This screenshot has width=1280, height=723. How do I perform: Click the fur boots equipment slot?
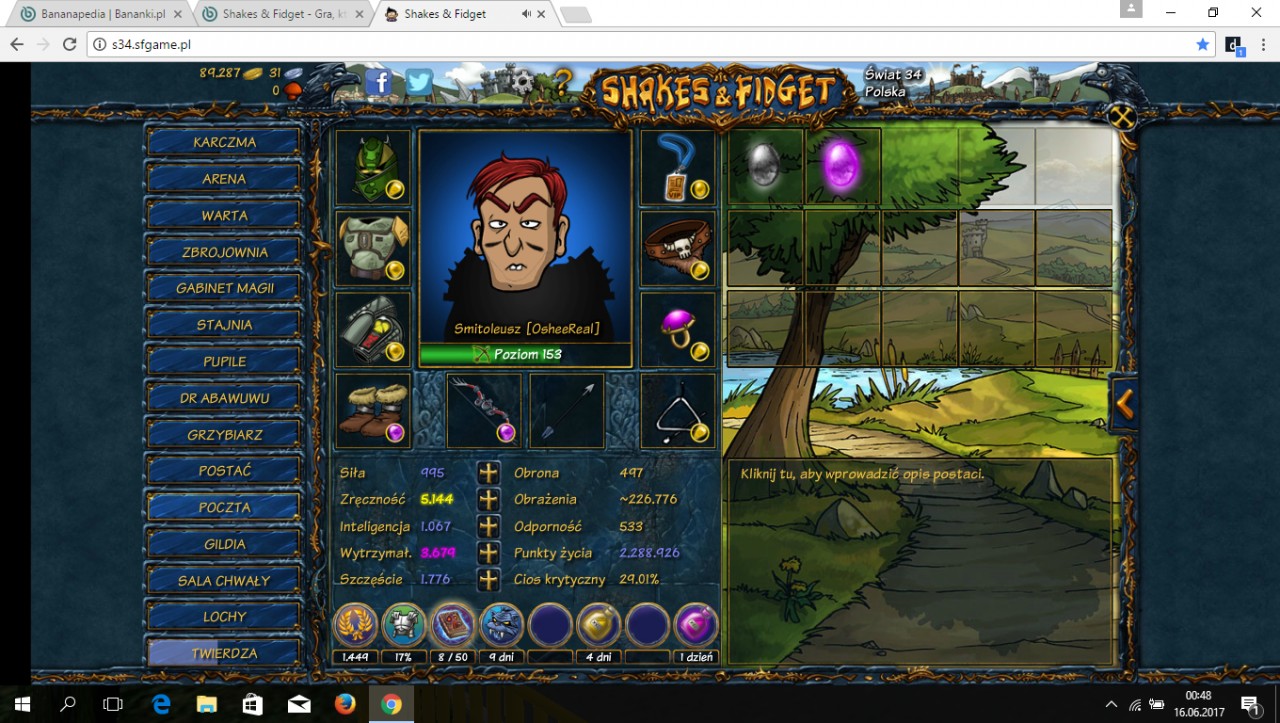[x=372, y=411]
